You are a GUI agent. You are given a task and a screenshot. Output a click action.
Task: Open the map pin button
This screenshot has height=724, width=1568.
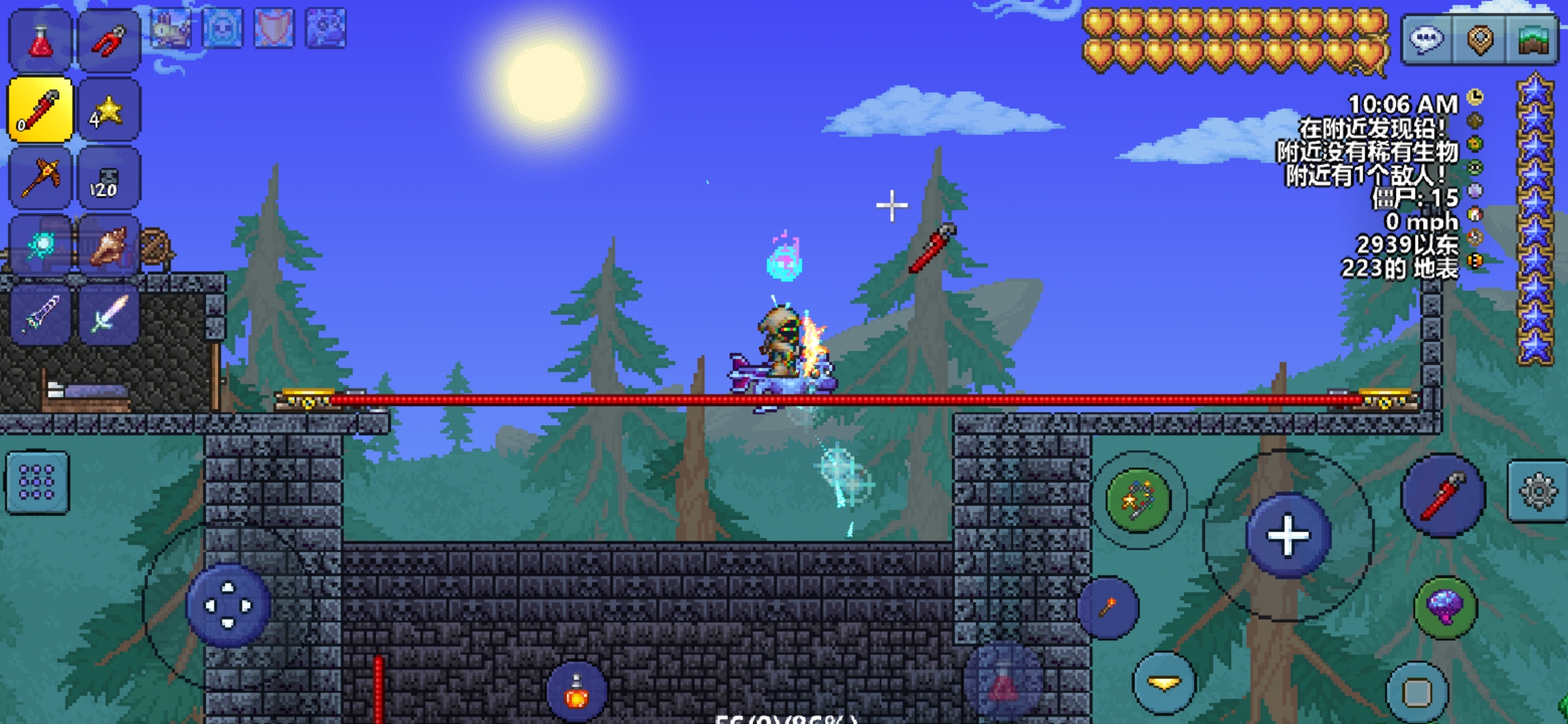tap(1480, 40)
